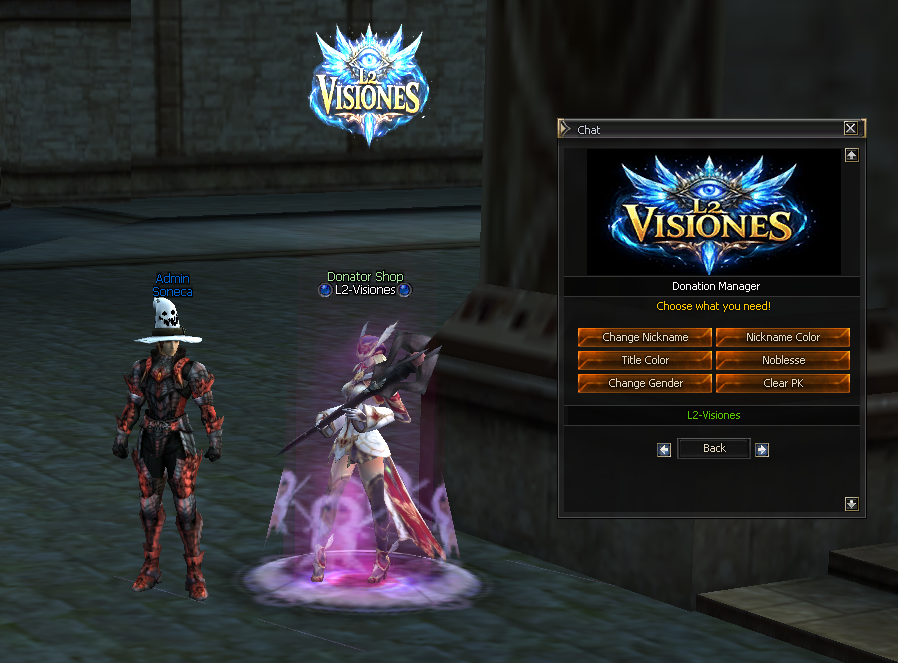Screen dimensions: 898x663
Task: Click the dialog's scroll-up arrow
Action: pos(851,155)
